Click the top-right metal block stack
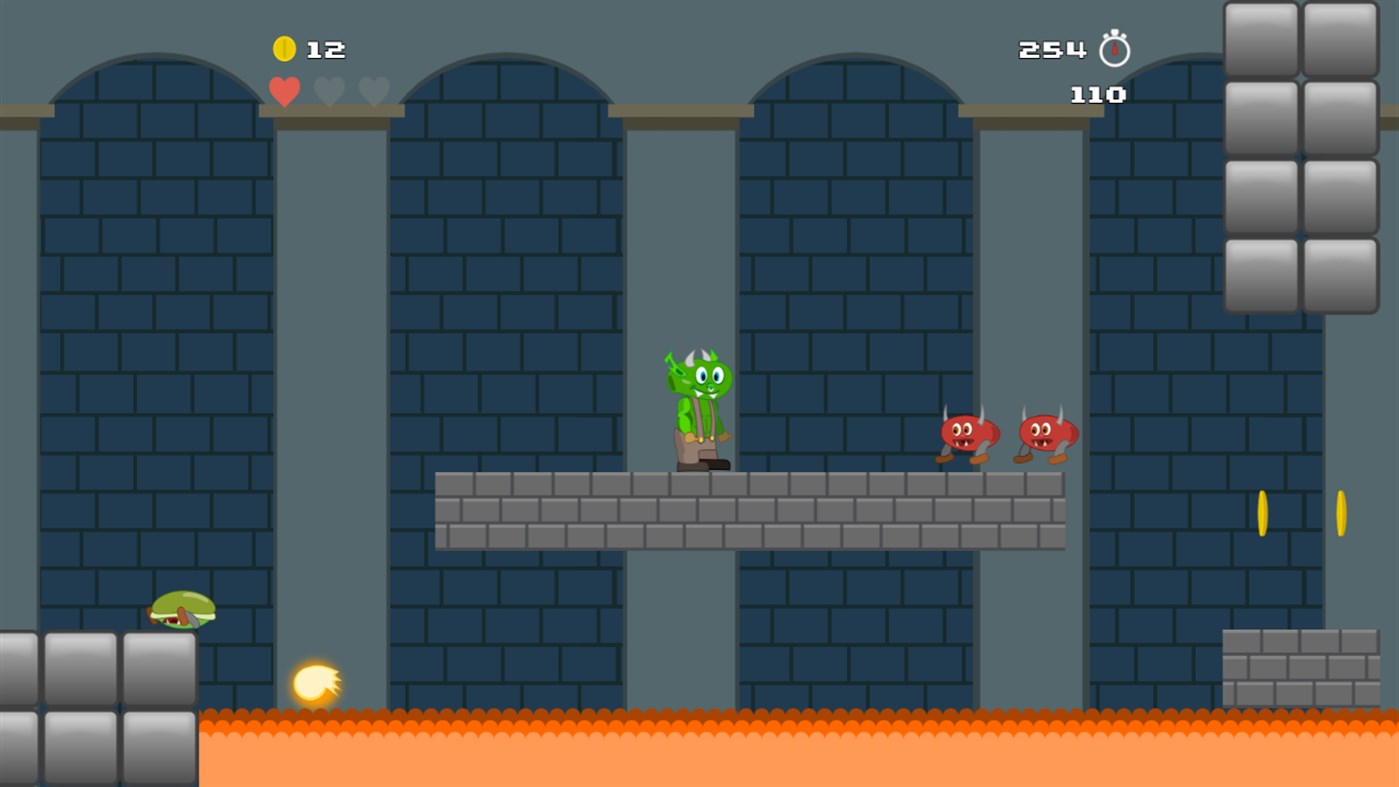1399x787 pixels. click(x=1299, y=155)
